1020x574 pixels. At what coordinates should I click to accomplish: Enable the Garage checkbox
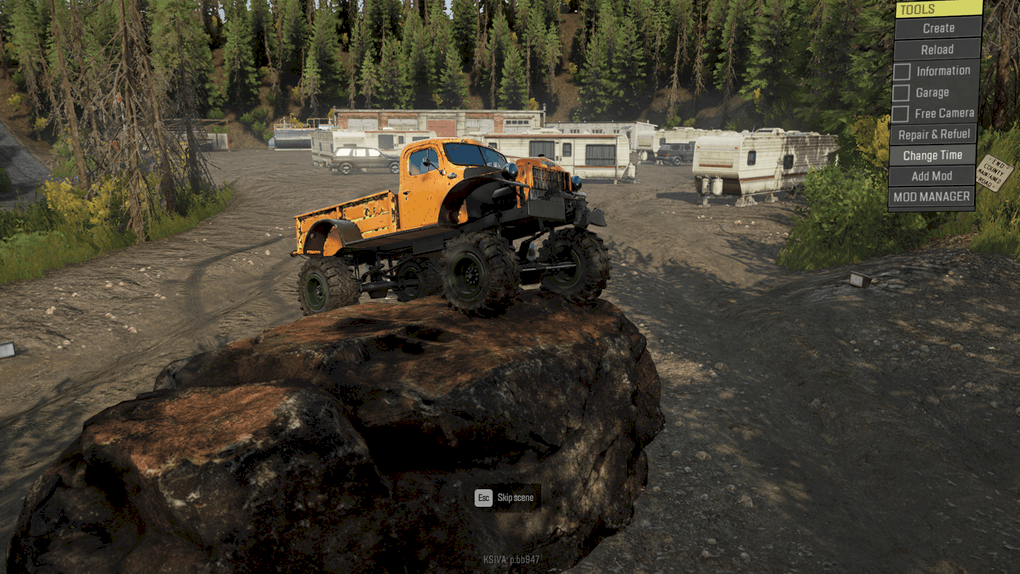[x=902, y=92]
